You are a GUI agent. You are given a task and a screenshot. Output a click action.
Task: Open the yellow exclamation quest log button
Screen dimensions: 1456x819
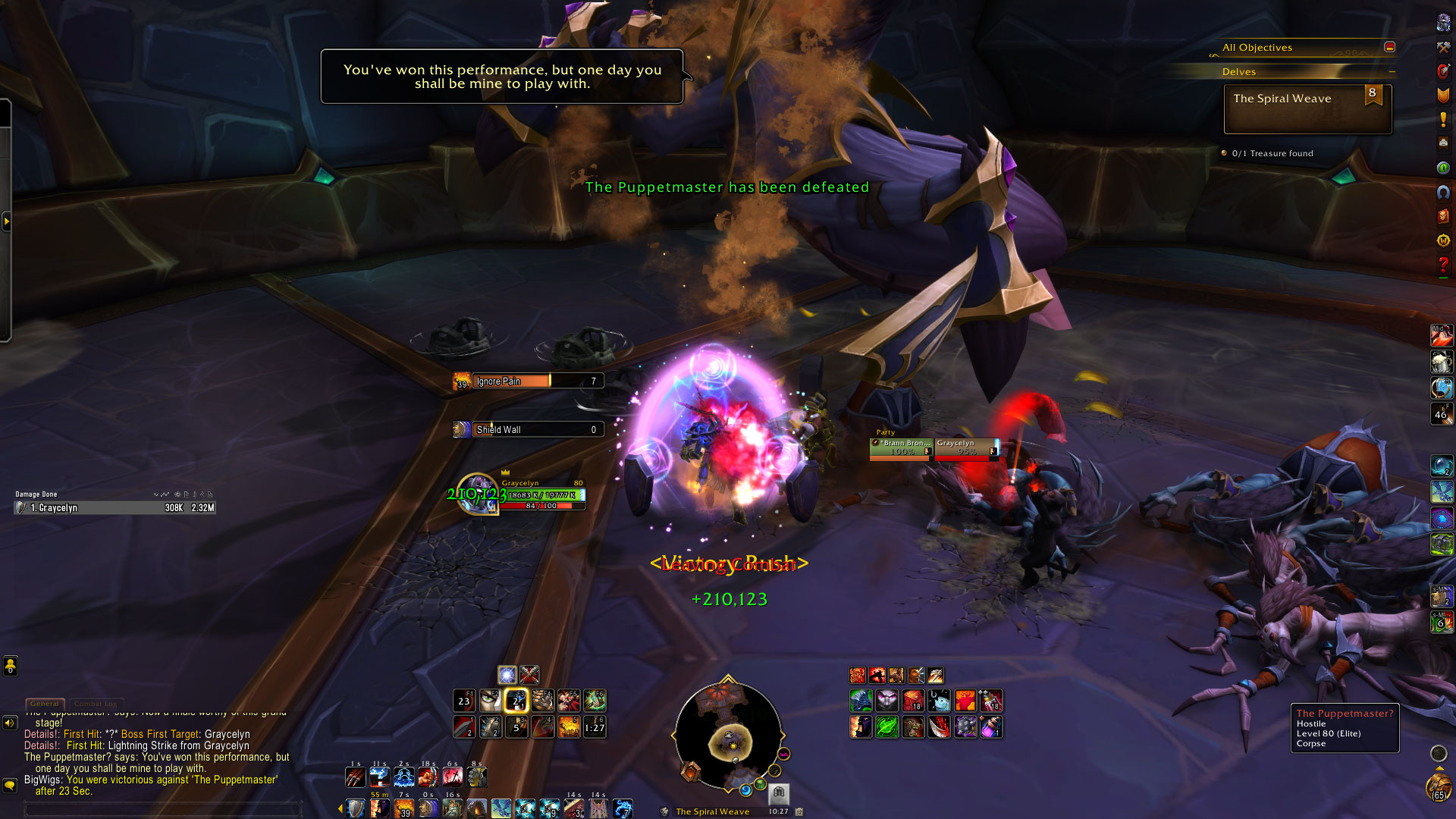(1443, 120)
